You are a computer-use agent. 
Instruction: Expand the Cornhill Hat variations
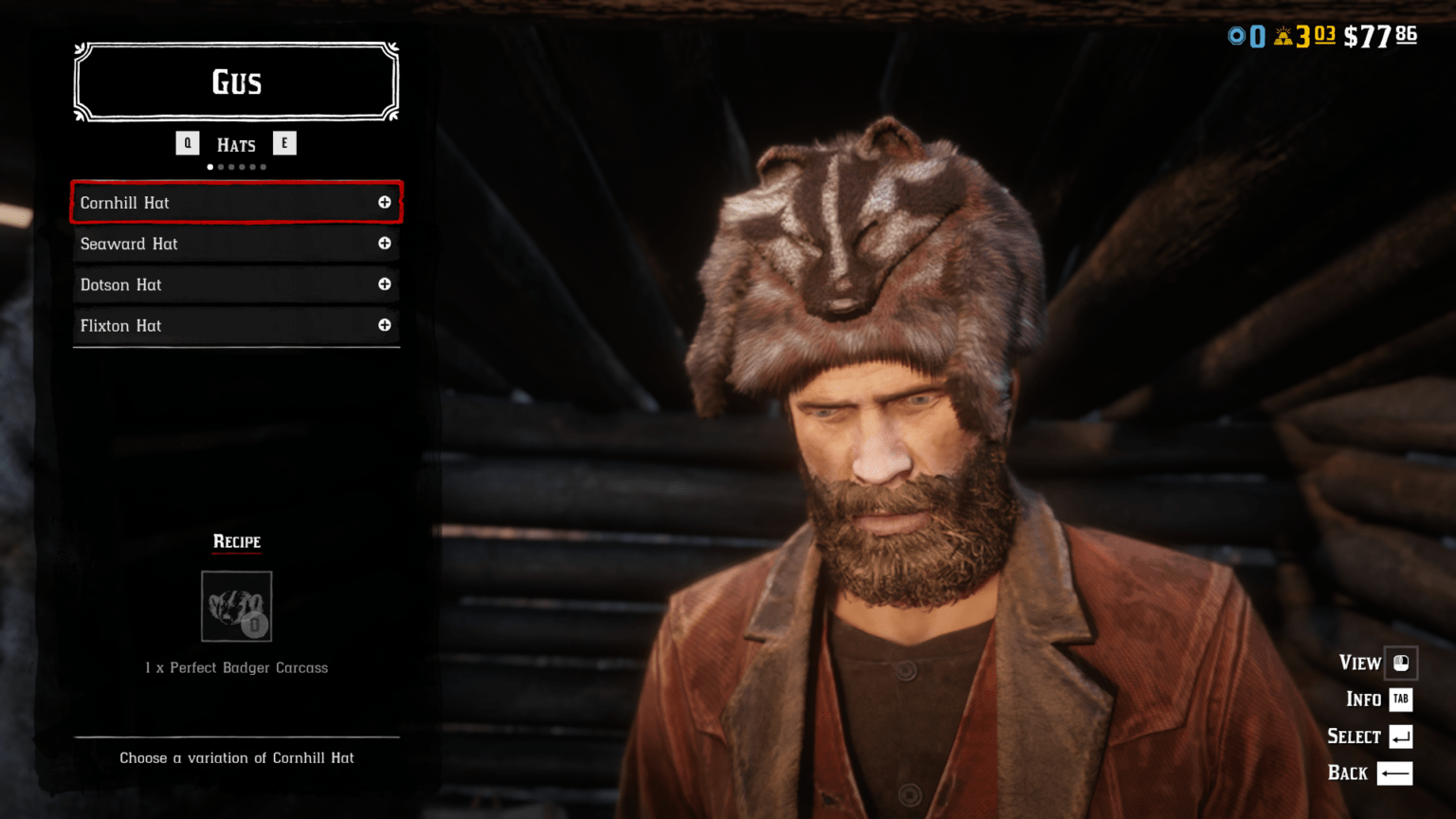point(385,202)
